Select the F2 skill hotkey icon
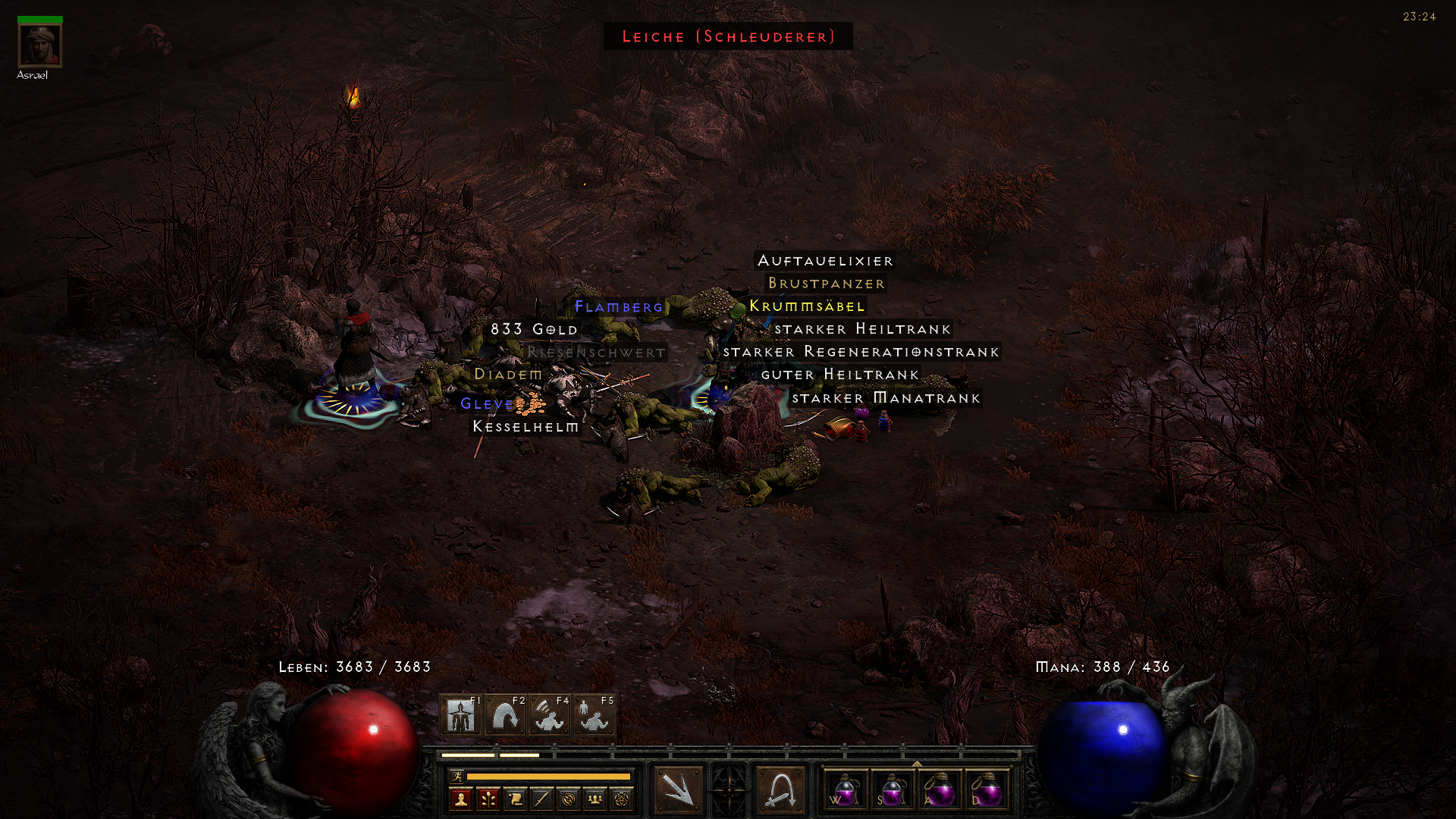The width and height of the screenshot is (1456, 819). click(x=506, y=714)
